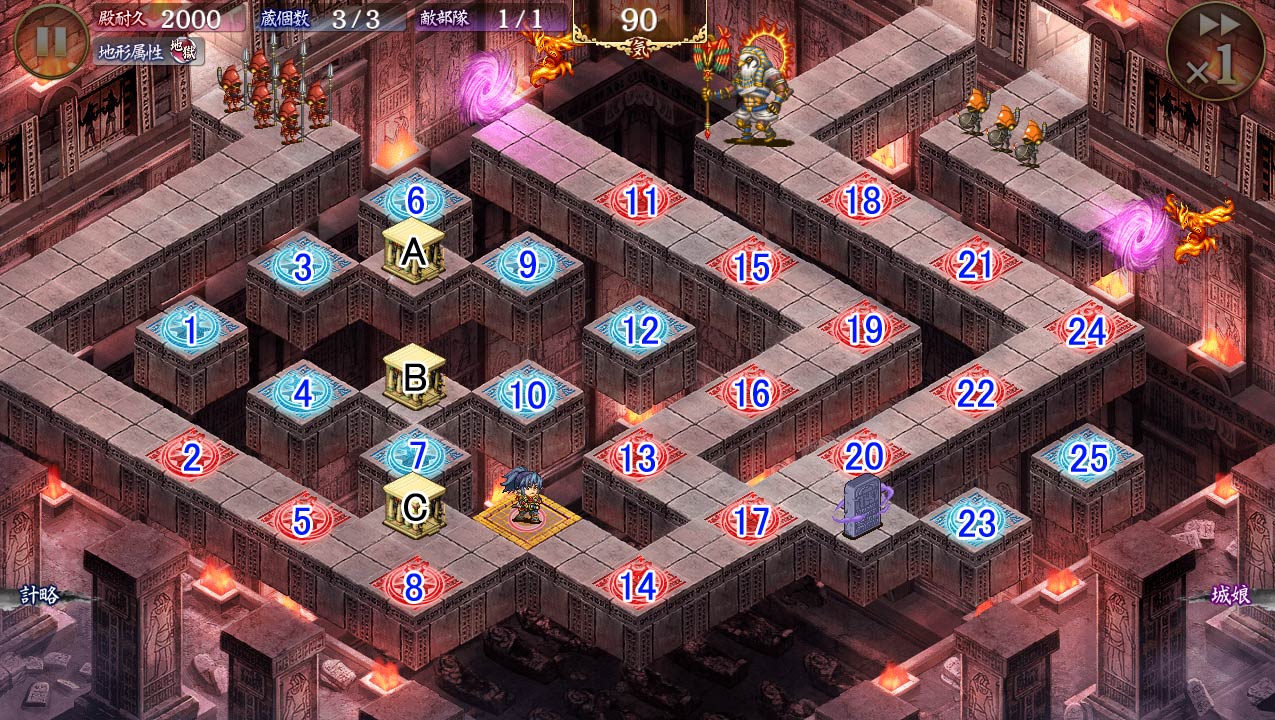Pick red deployment tile 11
1275x720 pixels.
[x=640, y=202]
